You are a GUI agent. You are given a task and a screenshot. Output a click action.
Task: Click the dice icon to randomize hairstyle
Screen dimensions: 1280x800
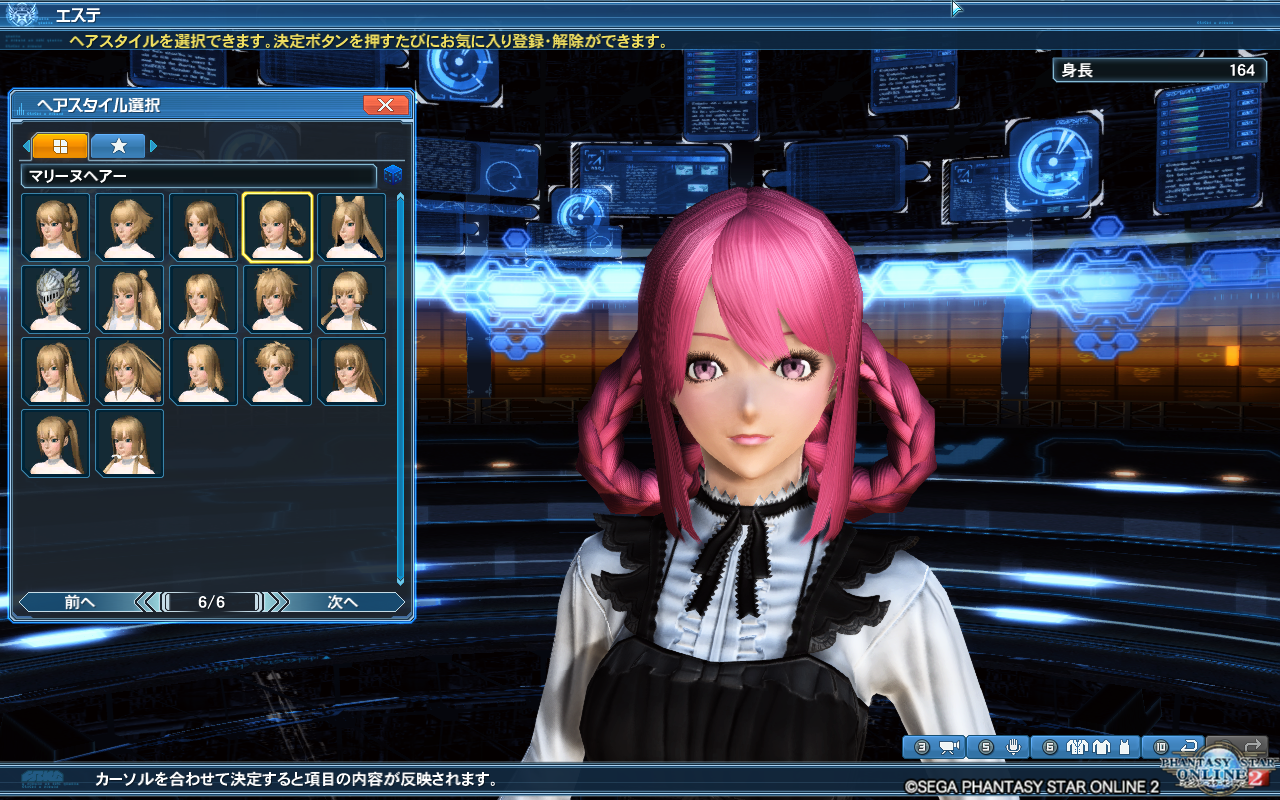coord(394,173)
